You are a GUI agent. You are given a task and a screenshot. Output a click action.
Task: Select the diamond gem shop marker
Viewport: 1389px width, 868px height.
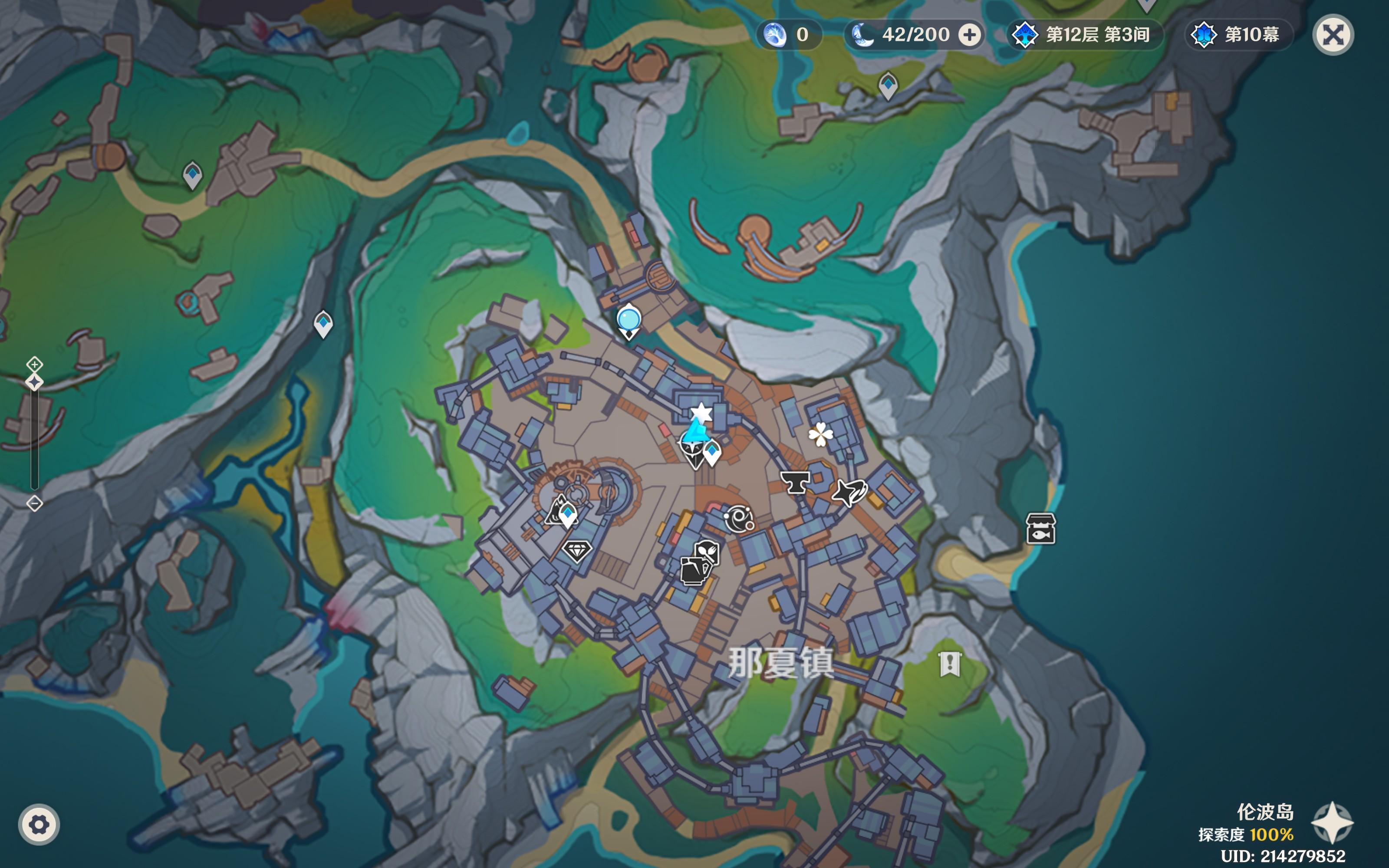click(577, 551)
